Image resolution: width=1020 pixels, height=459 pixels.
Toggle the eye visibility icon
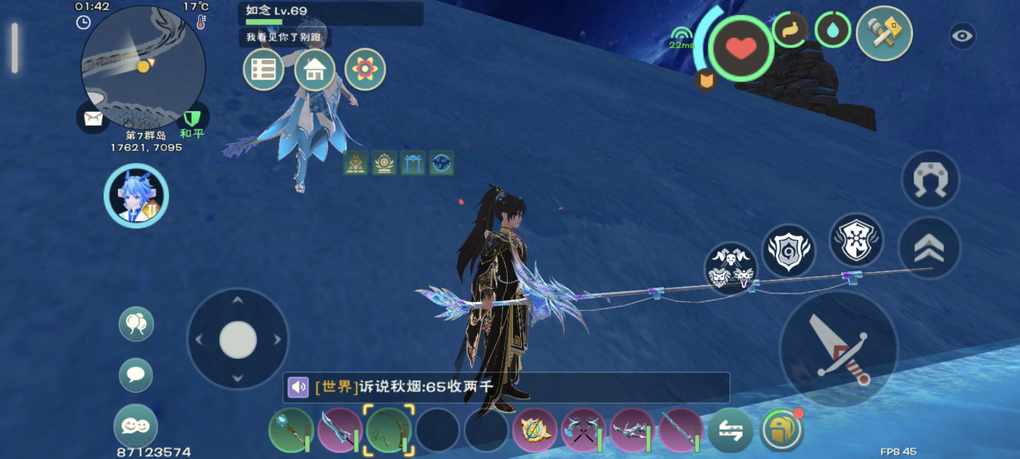tap(962, 36)
